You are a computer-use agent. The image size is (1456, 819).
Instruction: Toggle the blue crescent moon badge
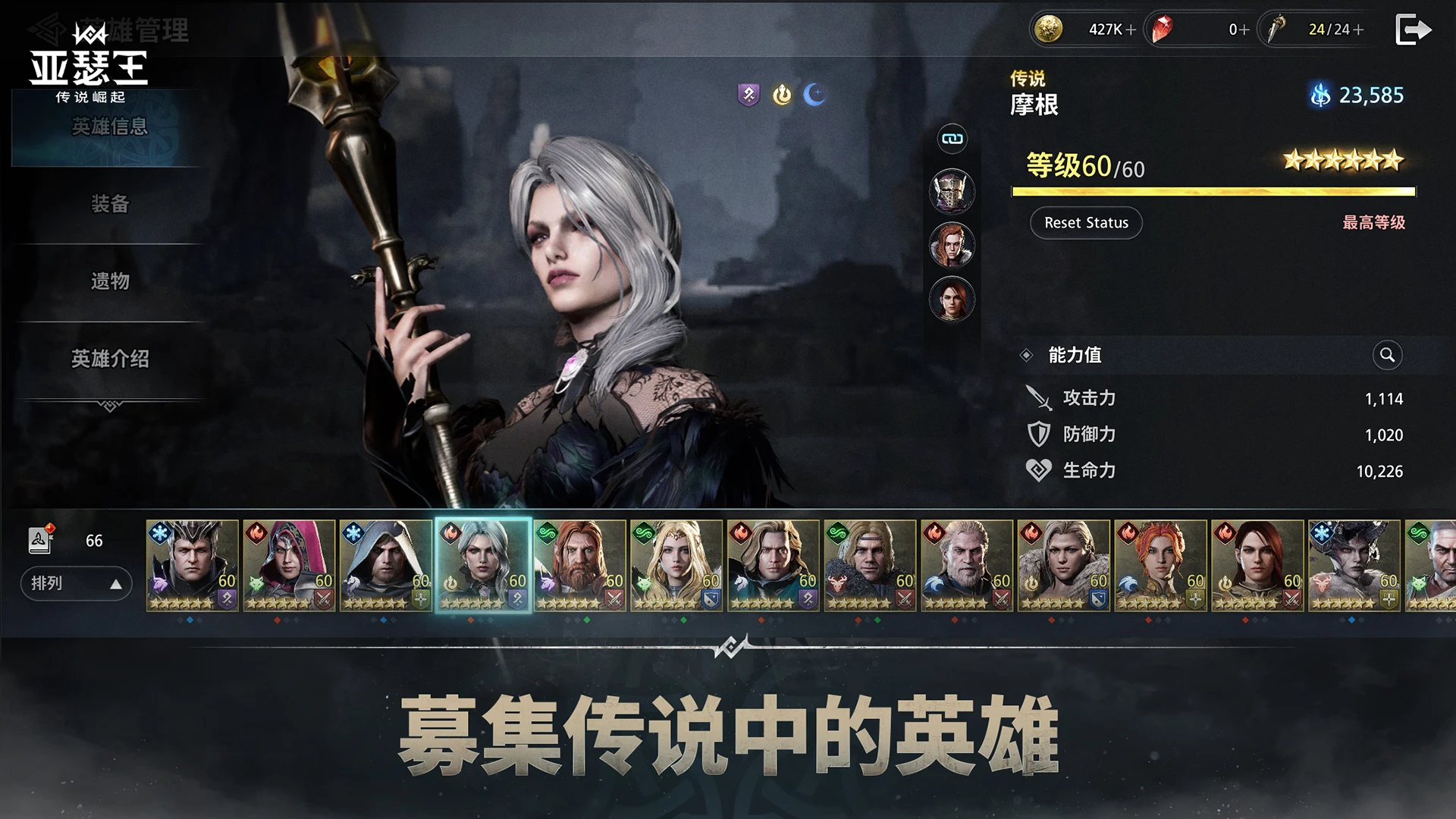tap(814, 94)
